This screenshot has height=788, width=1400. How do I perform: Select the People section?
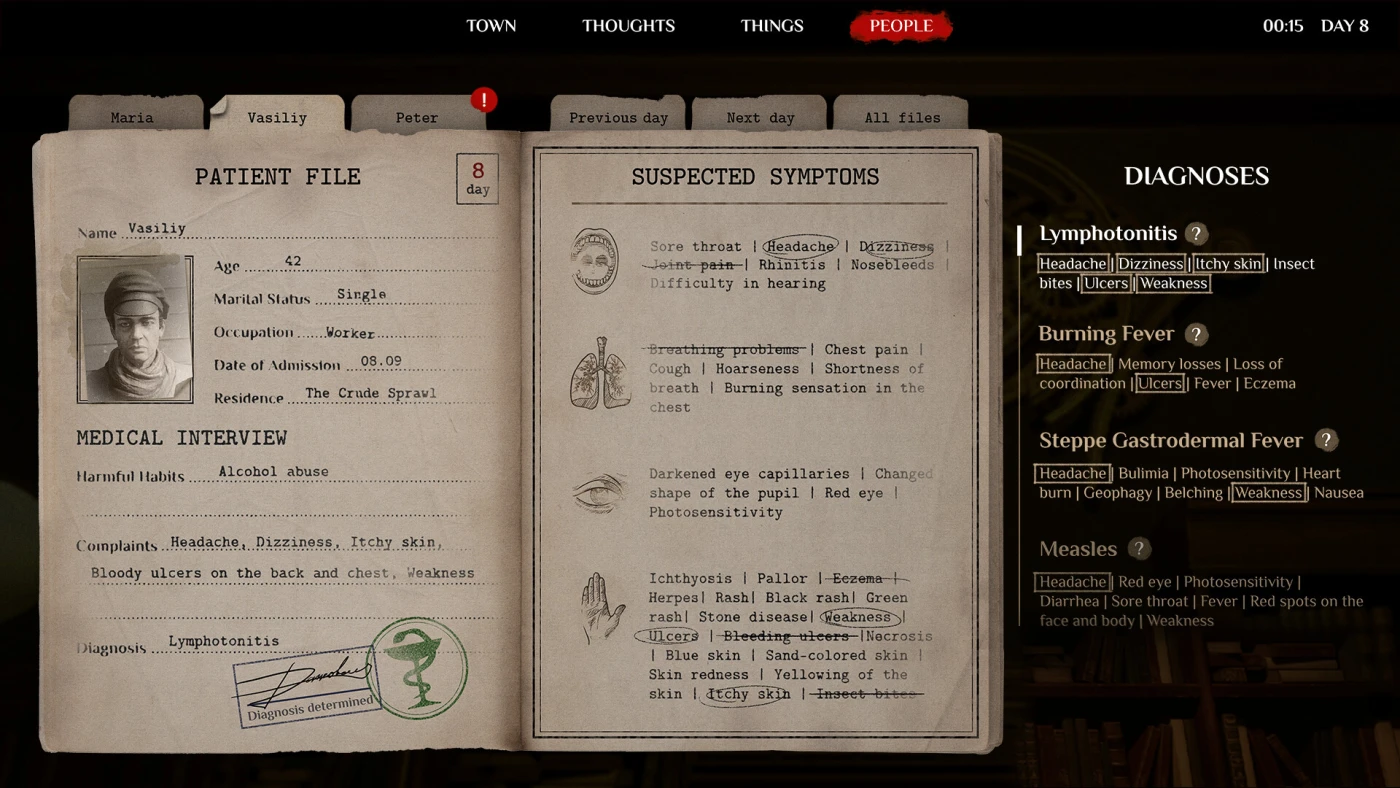(x=901, y=26)
